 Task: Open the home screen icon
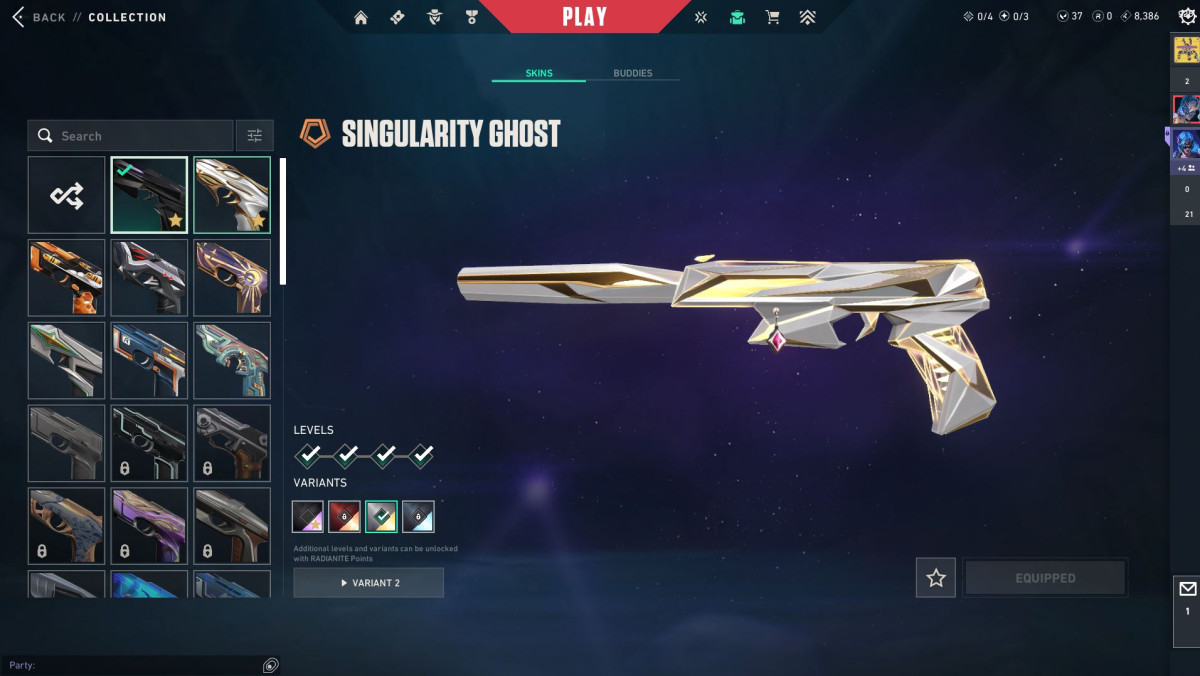point(361,17)
